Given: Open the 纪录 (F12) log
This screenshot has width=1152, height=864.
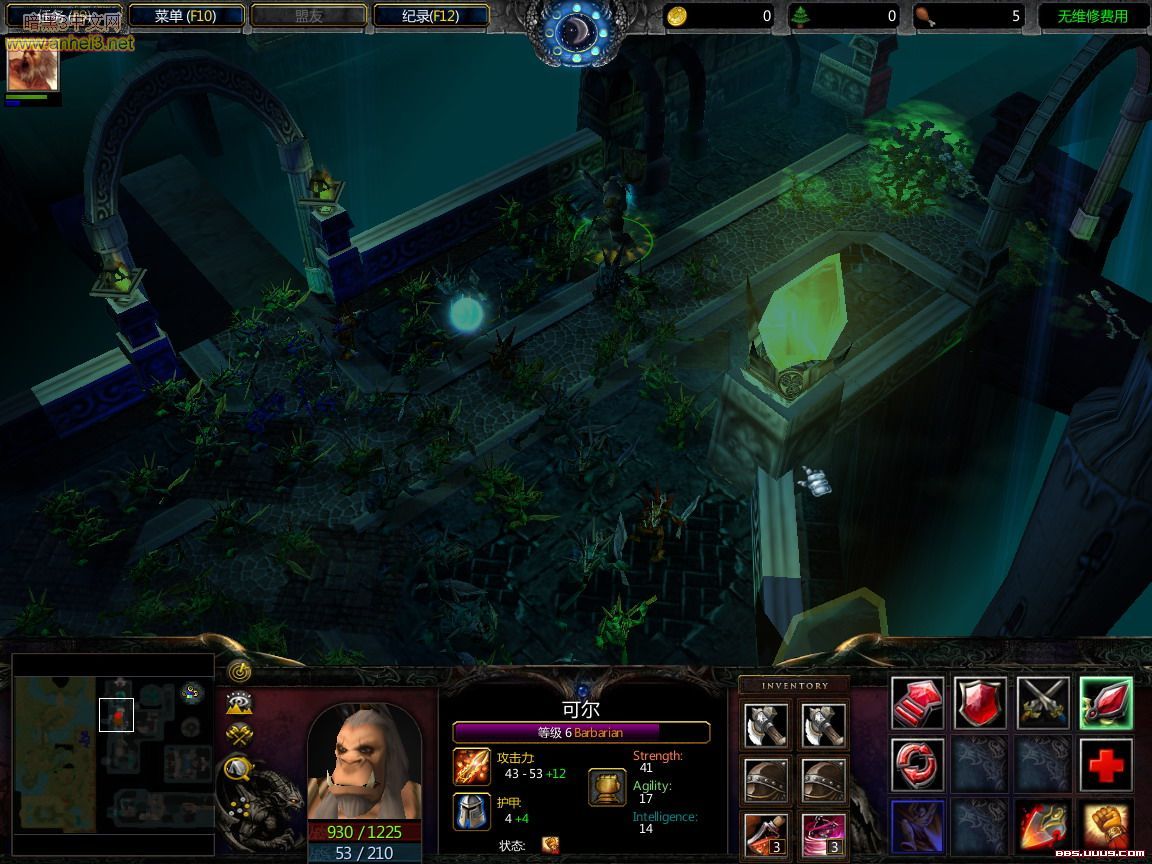Looking at the screenshot, I should pos(430,16).
